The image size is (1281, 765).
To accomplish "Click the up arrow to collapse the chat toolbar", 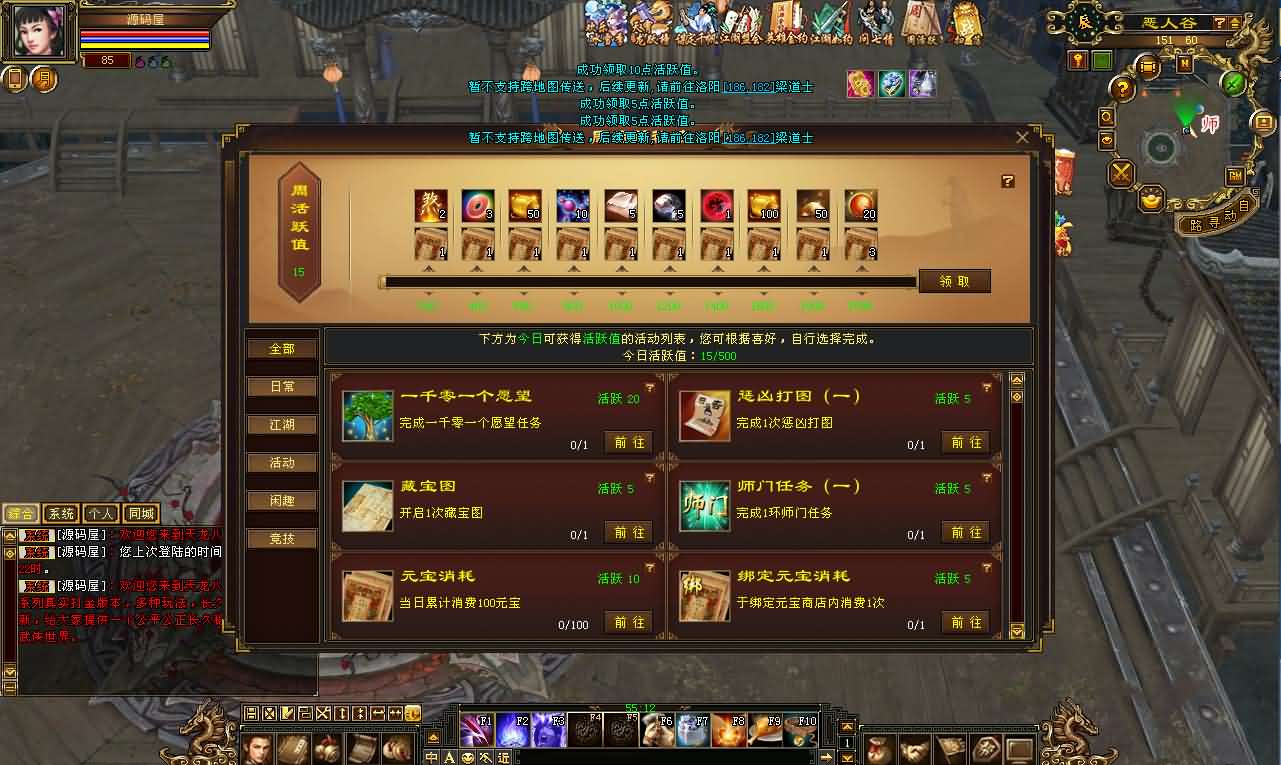I will tap(433, 737).
